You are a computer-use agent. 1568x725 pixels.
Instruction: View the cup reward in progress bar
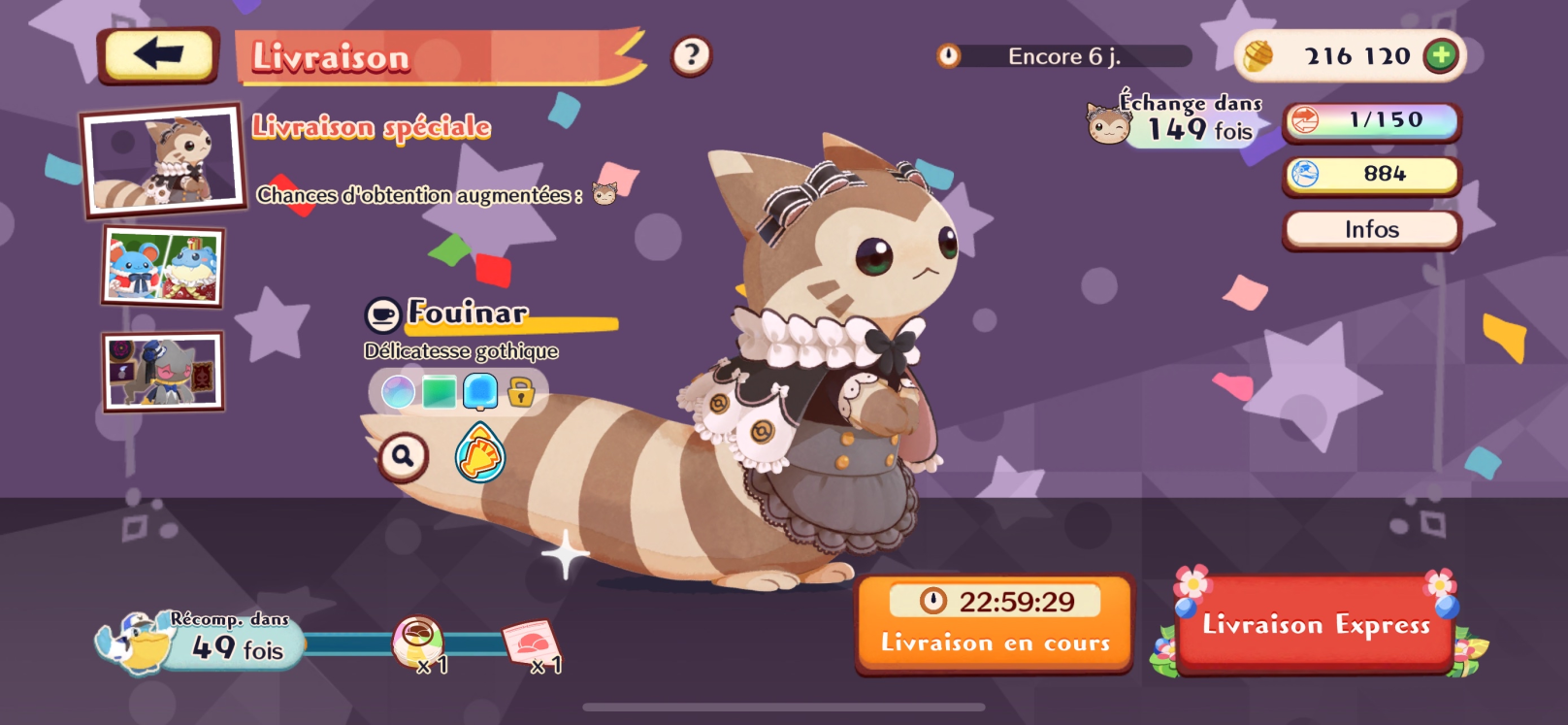pos(418,642)
